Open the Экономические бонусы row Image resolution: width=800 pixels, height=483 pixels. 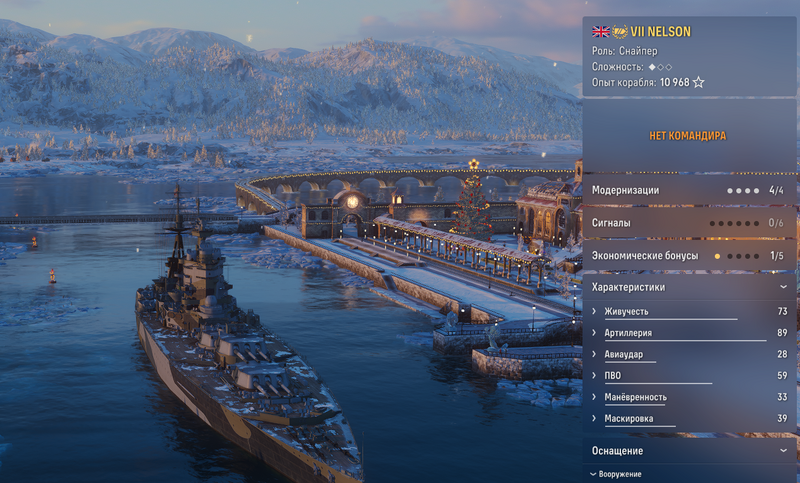[x=689, y=256]
